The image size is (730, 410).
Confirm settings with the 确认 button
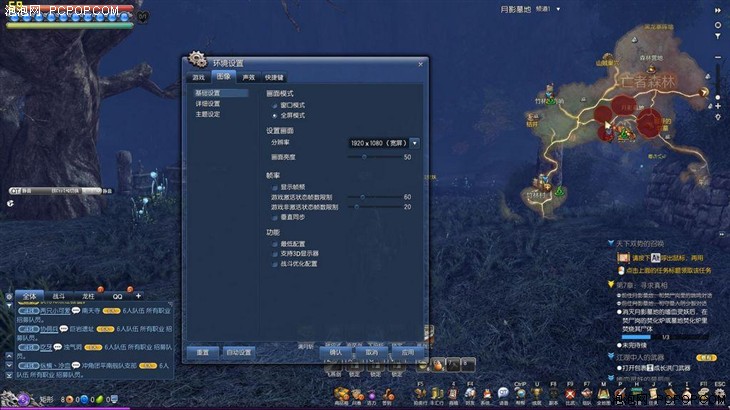335,352
